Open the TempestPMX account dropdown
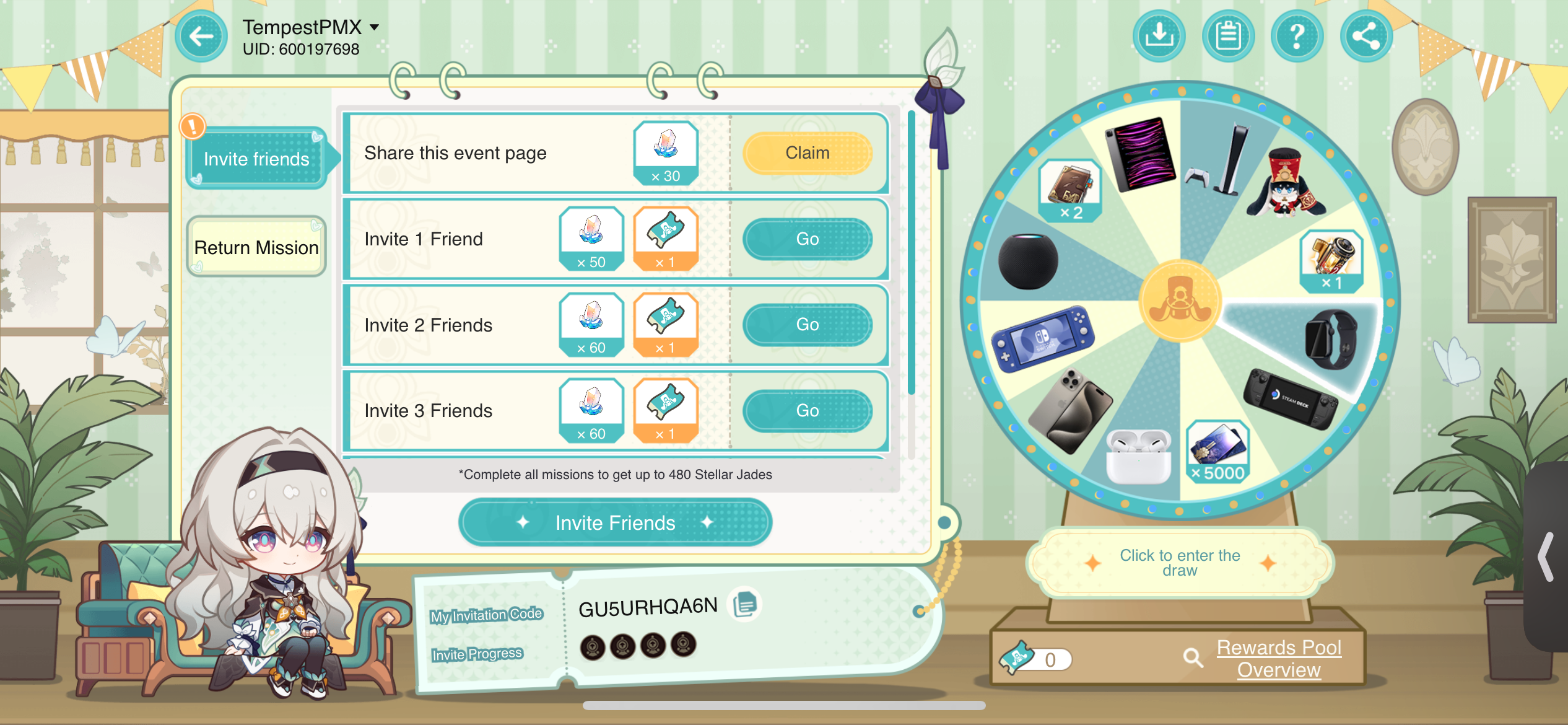This screenshot has width=1568, height=725. pos(374,26)
